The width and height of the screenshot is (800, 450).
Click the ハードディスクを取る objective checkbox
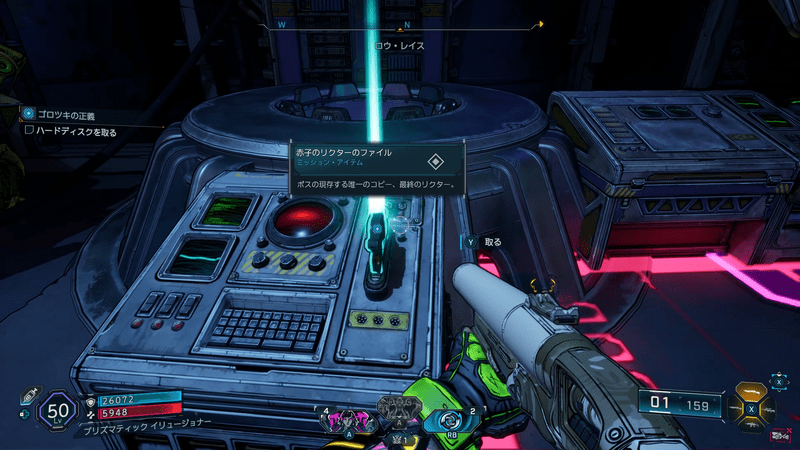pos(29,130)
